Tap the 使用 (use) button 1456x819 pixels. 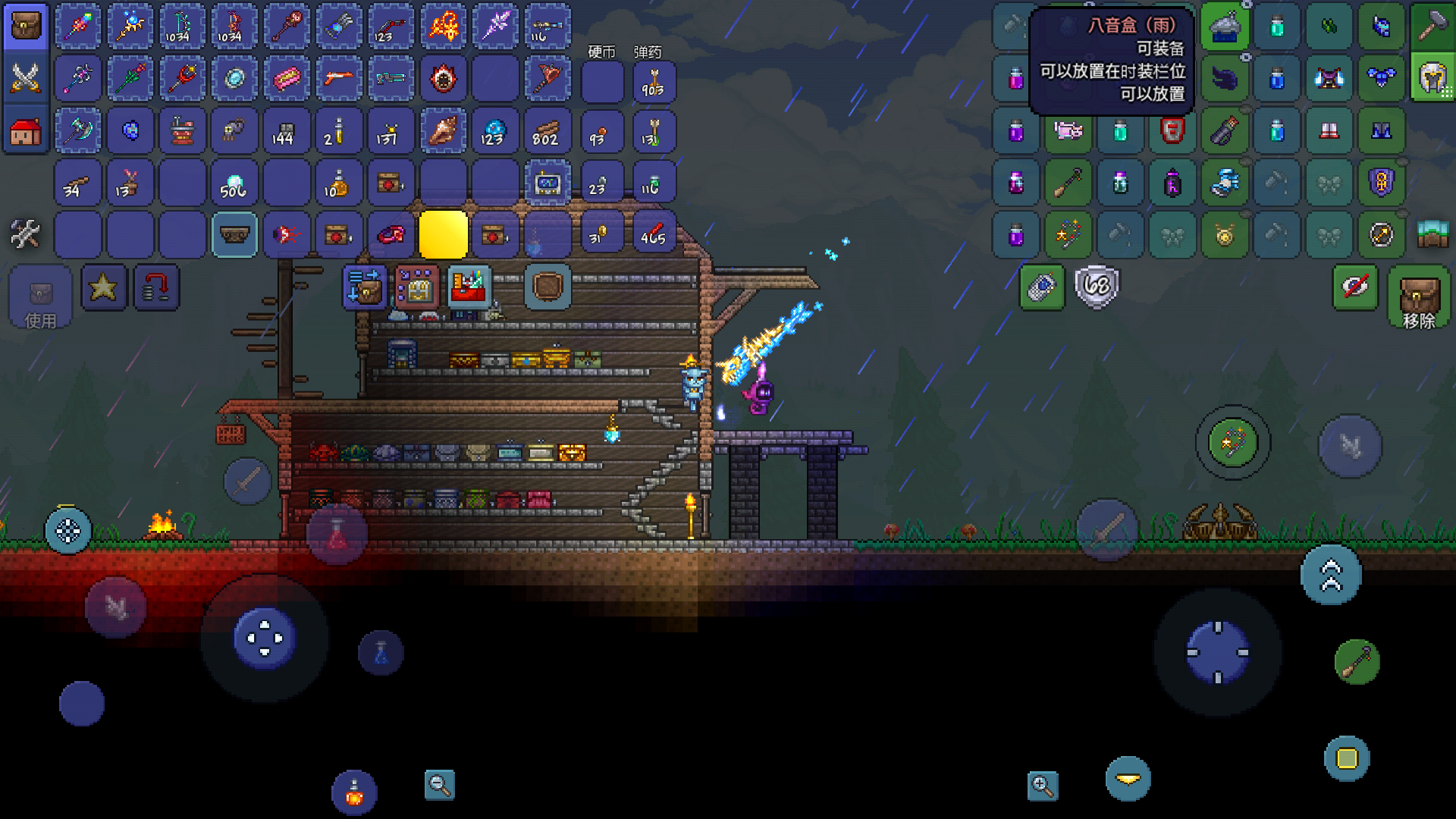(40, 297)
